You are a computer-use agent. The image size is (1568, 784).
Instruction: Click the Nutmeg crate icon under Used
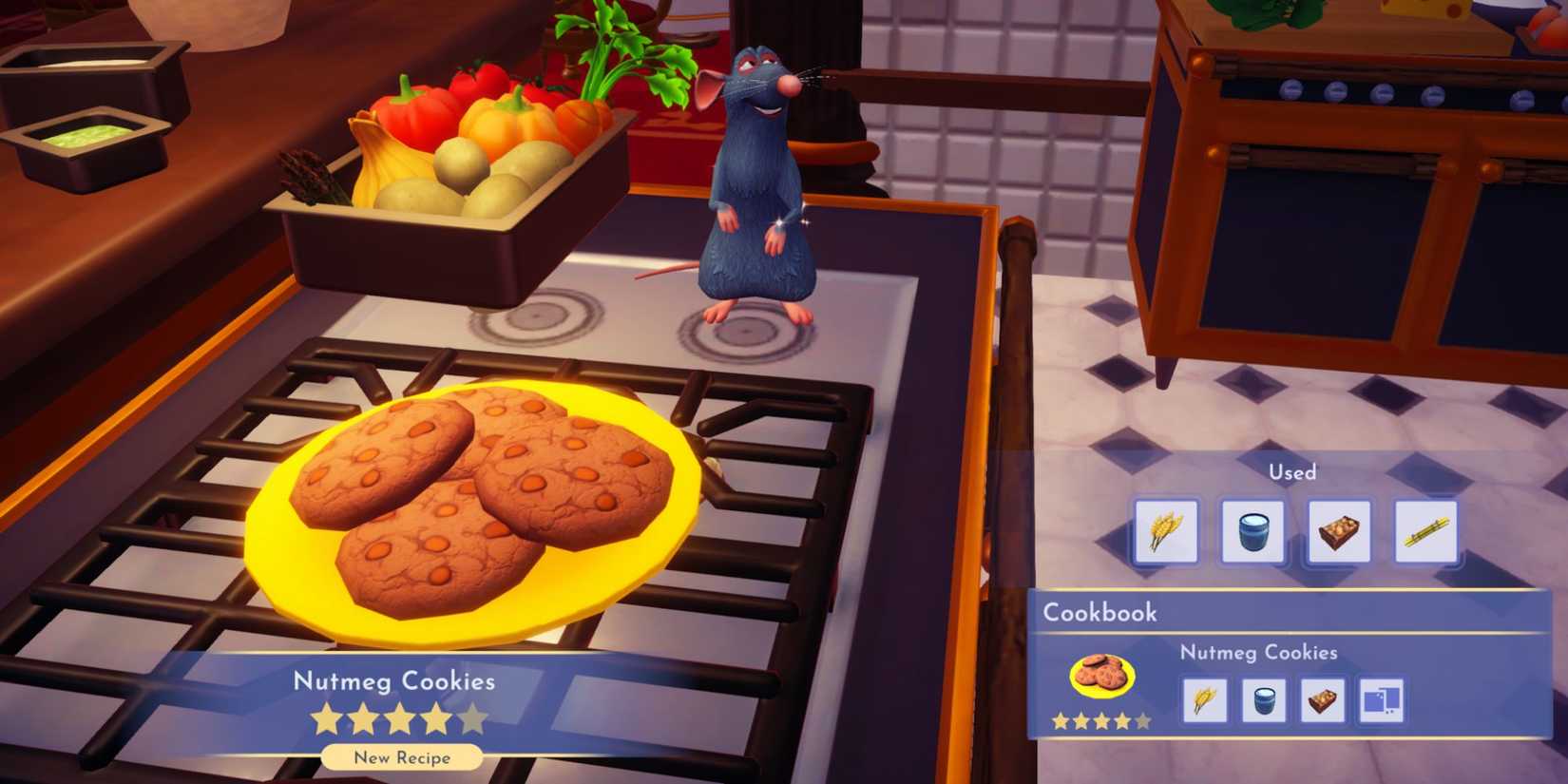coord(1338,530)
